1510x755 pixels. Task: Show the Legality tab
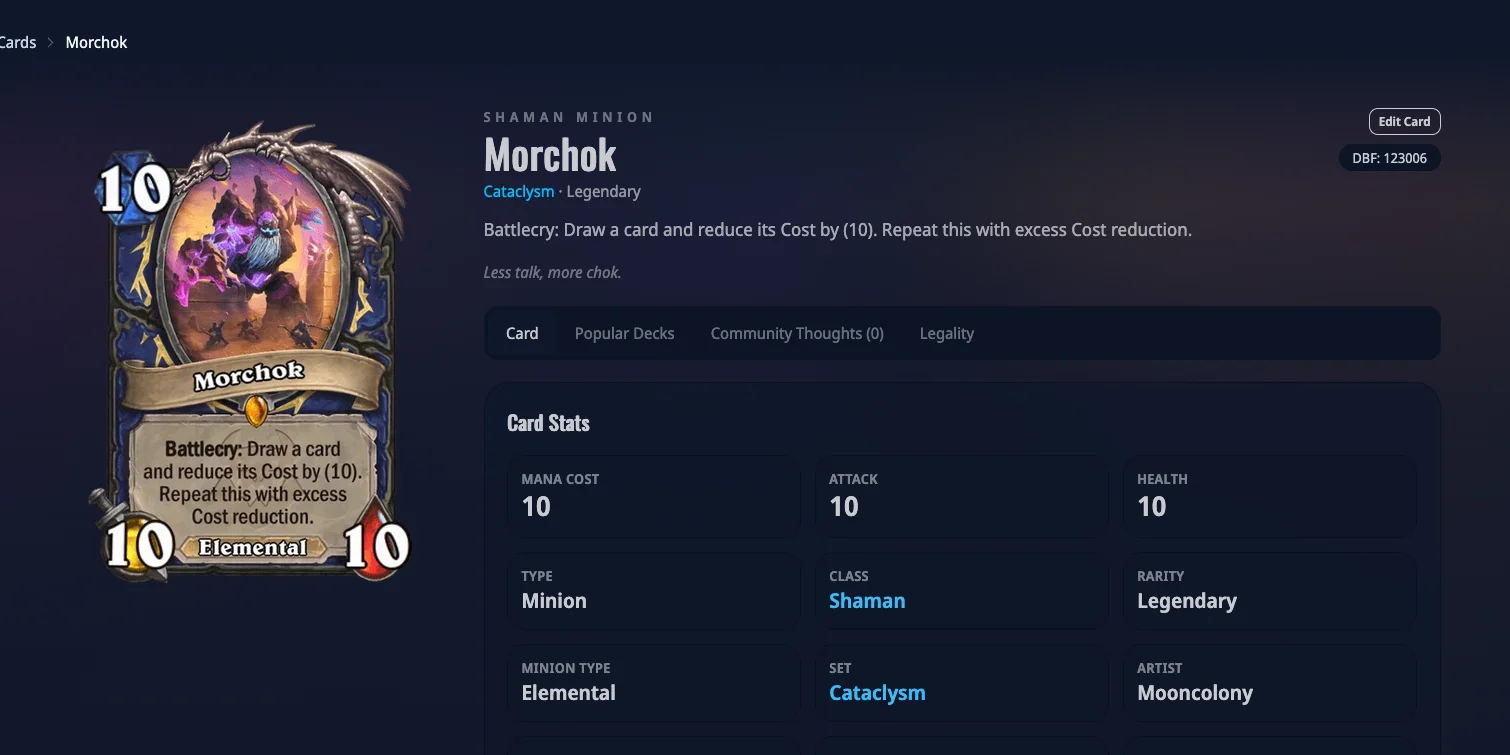[x=946, y=334]
